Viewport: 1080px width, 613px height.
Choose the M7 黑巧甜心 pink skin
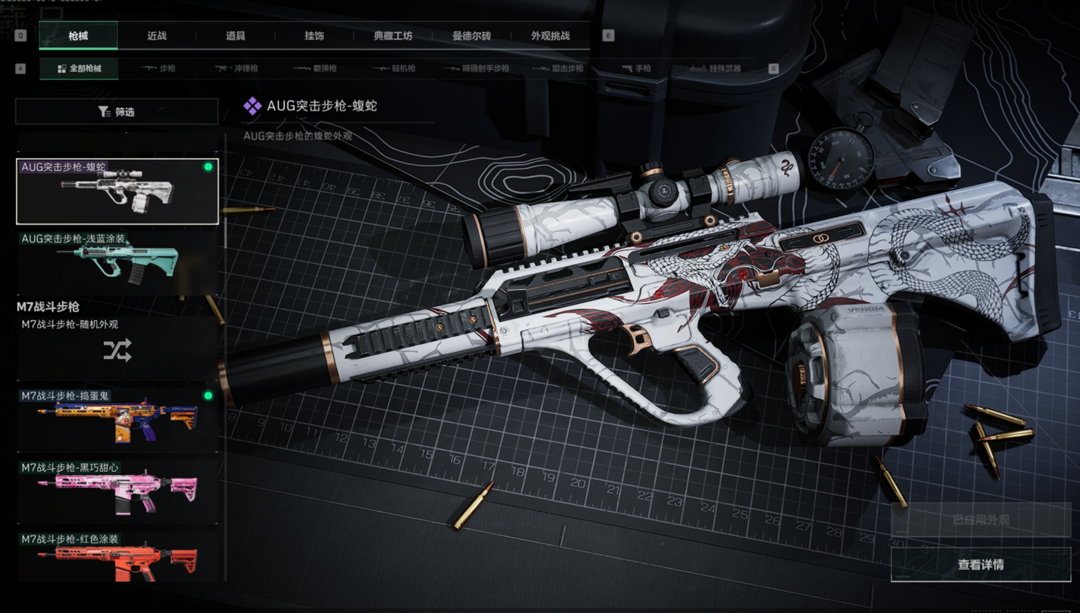point(117,490)
